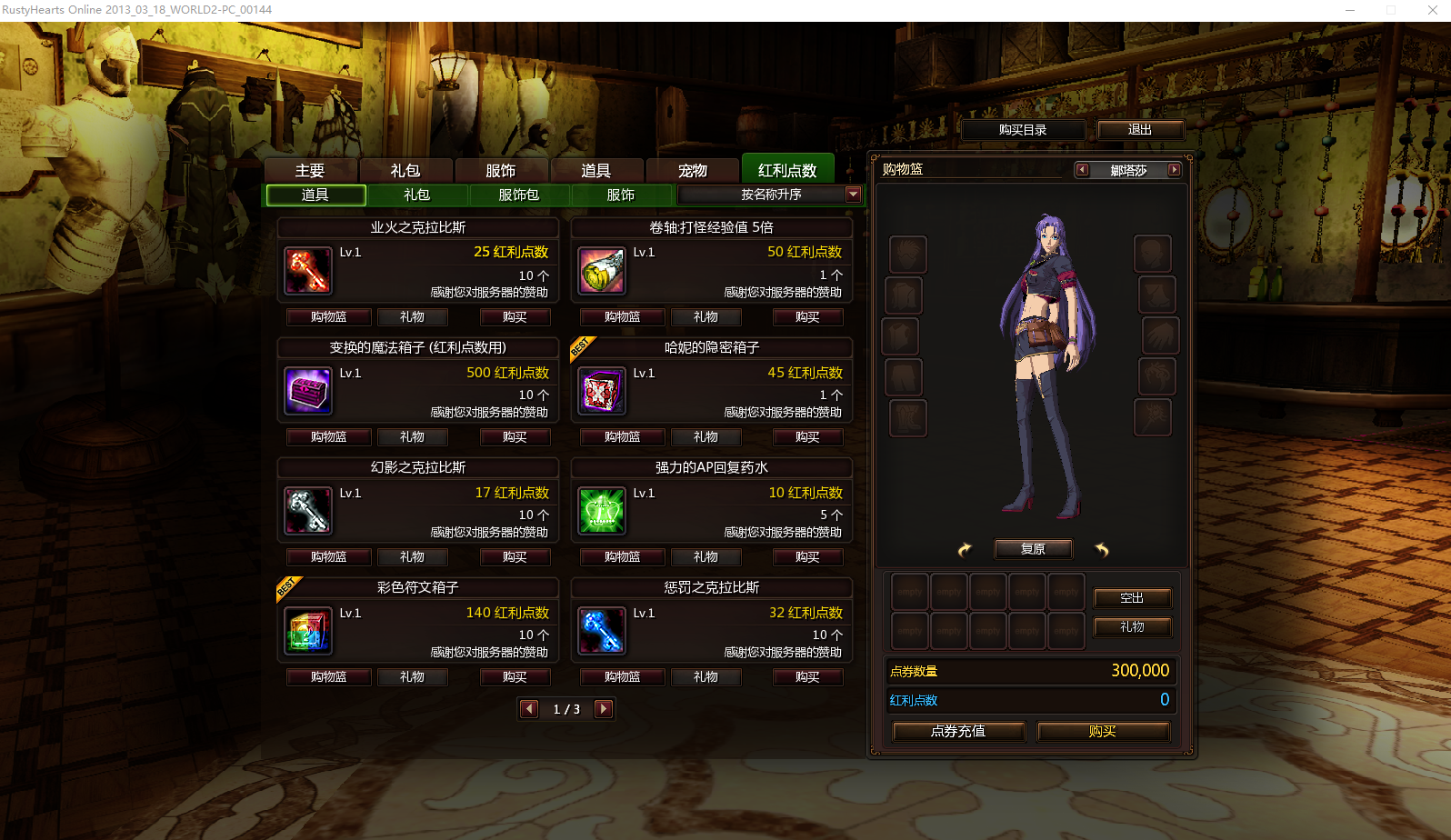Image resolution: width=1451 pixels, height=840 pixels.
Task: Click the 哈妮的隐密箱子 item icon
Action: coord(601,392)
